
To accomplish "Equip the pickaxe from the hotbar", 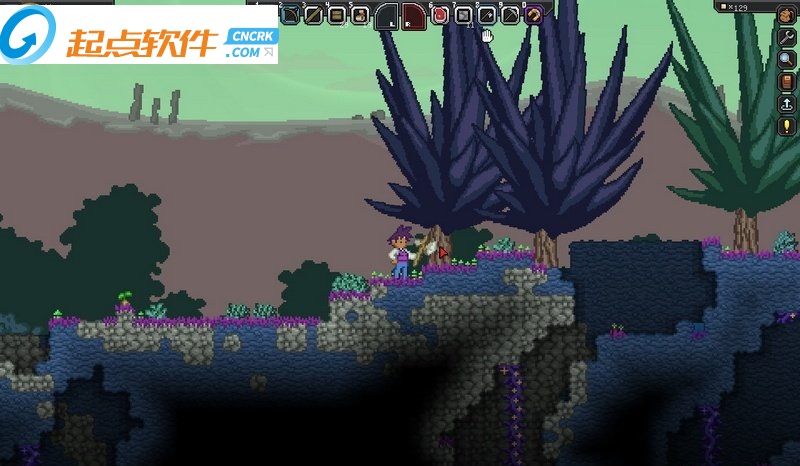I will [x=510, y=14].
